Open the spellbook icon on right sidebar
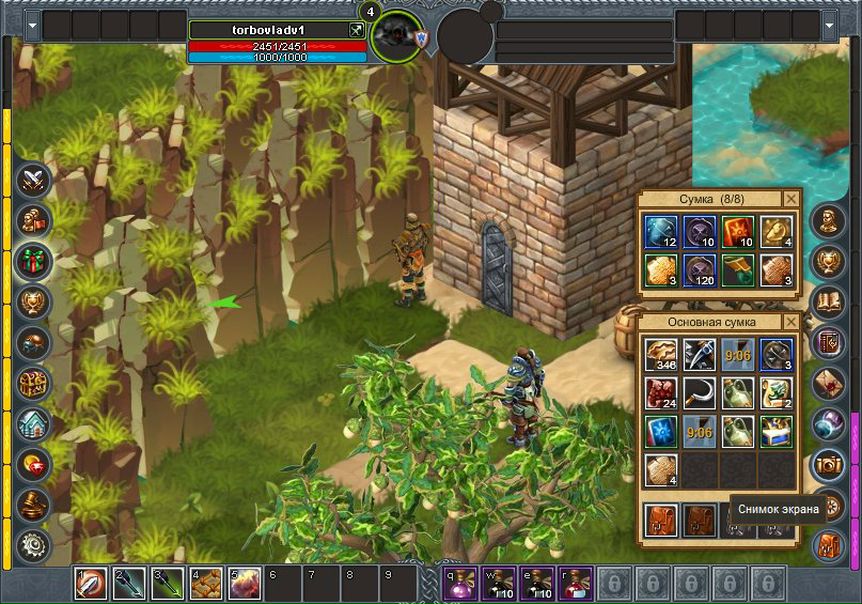The width and height of the screenshot is (862, 604). click(x=827, y=301)
